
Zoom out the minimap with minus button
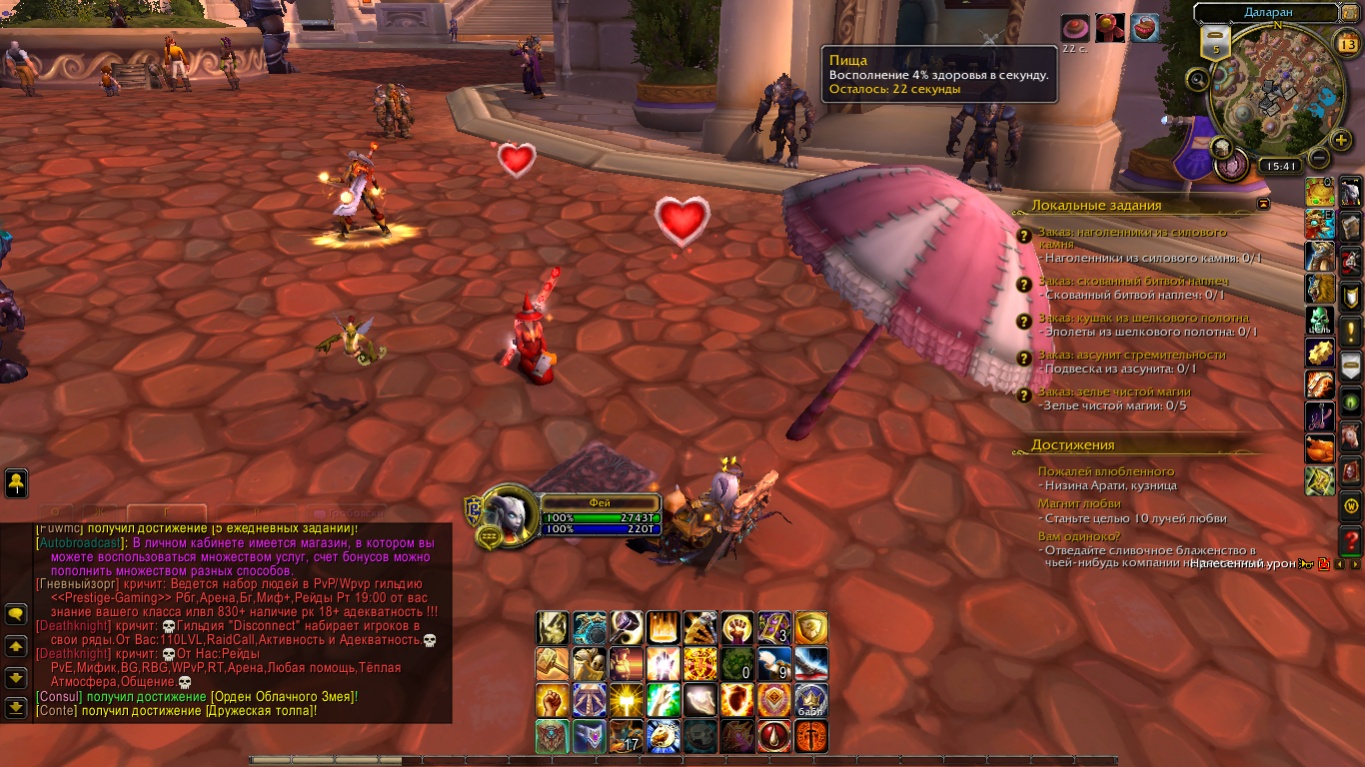click(1318, 158)
